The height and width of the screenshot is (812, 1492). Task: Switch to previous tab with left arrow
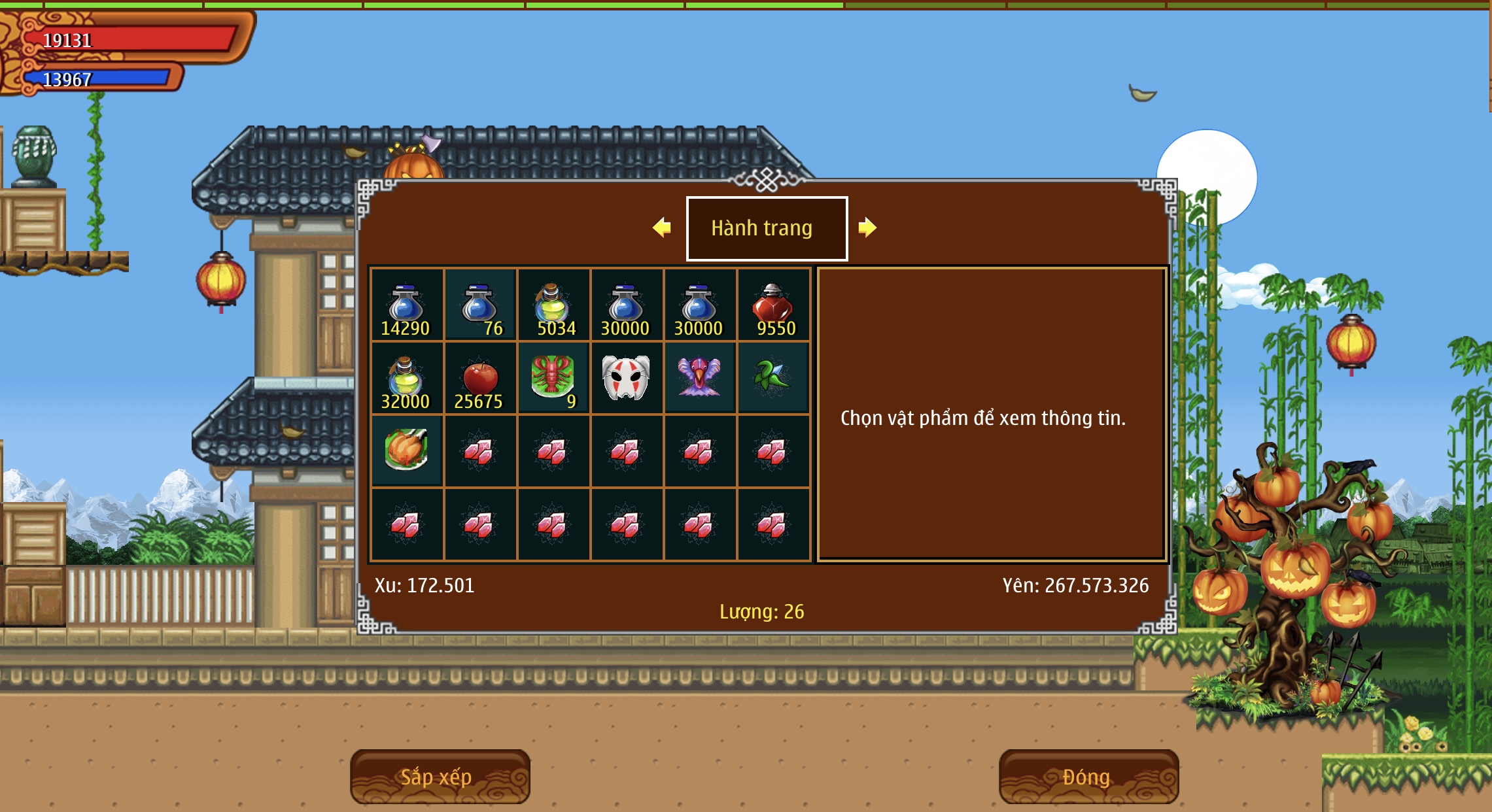click(x=662, y=228)
